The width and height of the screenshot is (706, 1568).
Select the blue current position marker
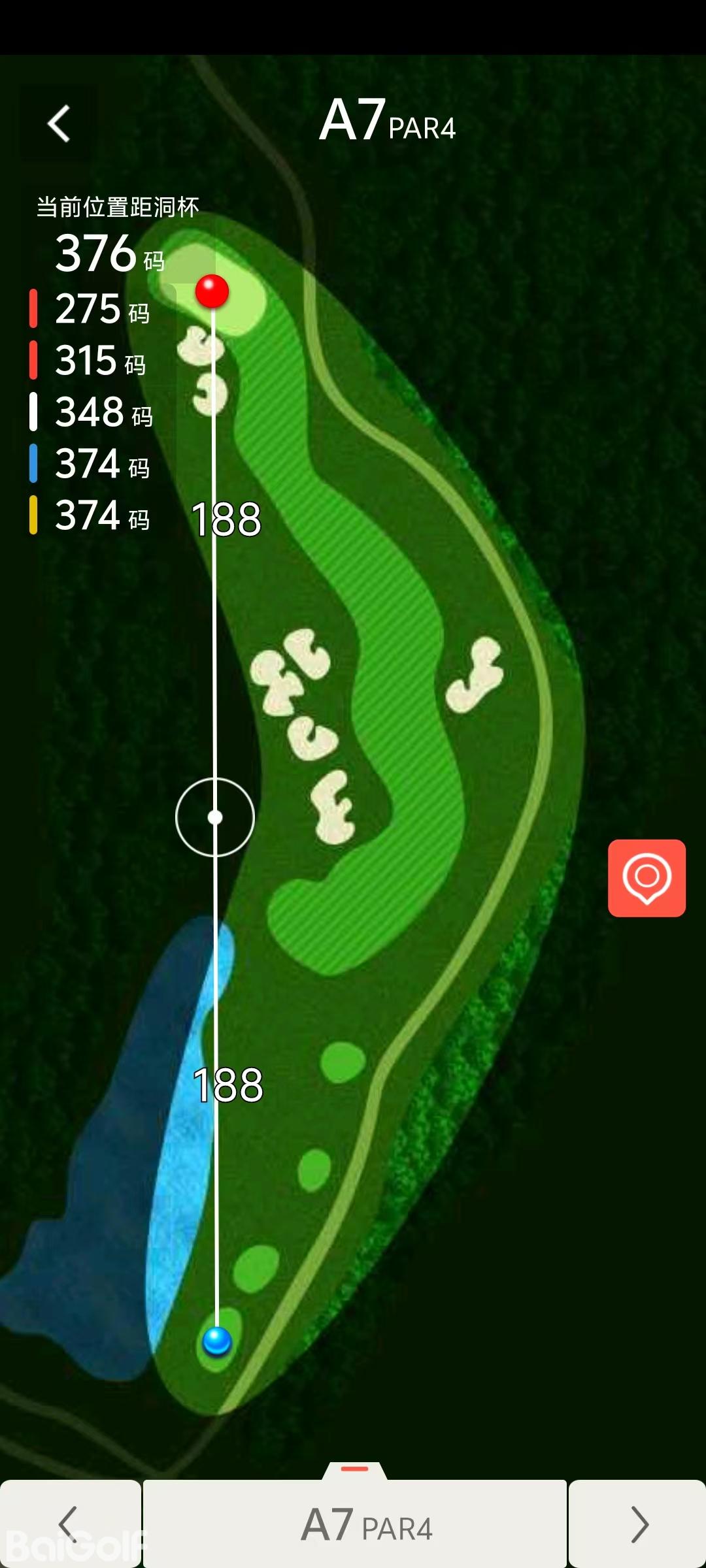(217, 1341)
